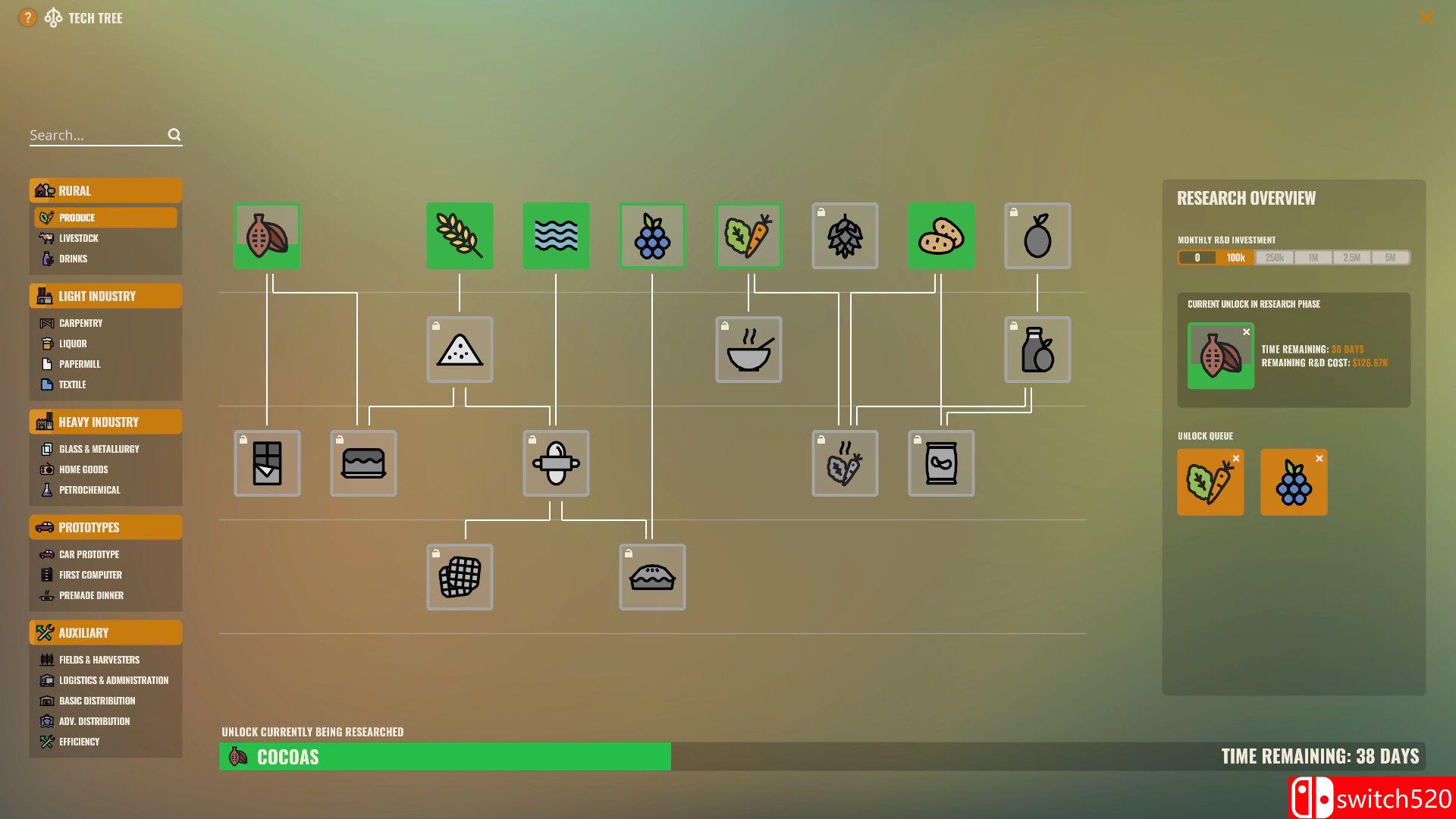Open the help question mark button
Screen dimensions: 1456x819
(27, 17)
